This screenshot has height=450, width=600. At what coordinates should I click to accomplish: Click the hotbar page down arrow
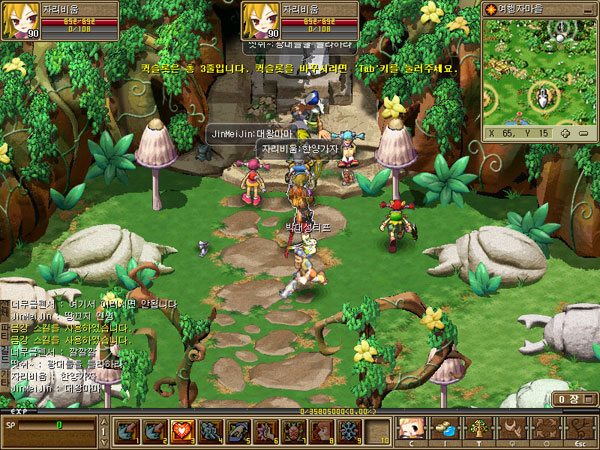tap(102, 440)
